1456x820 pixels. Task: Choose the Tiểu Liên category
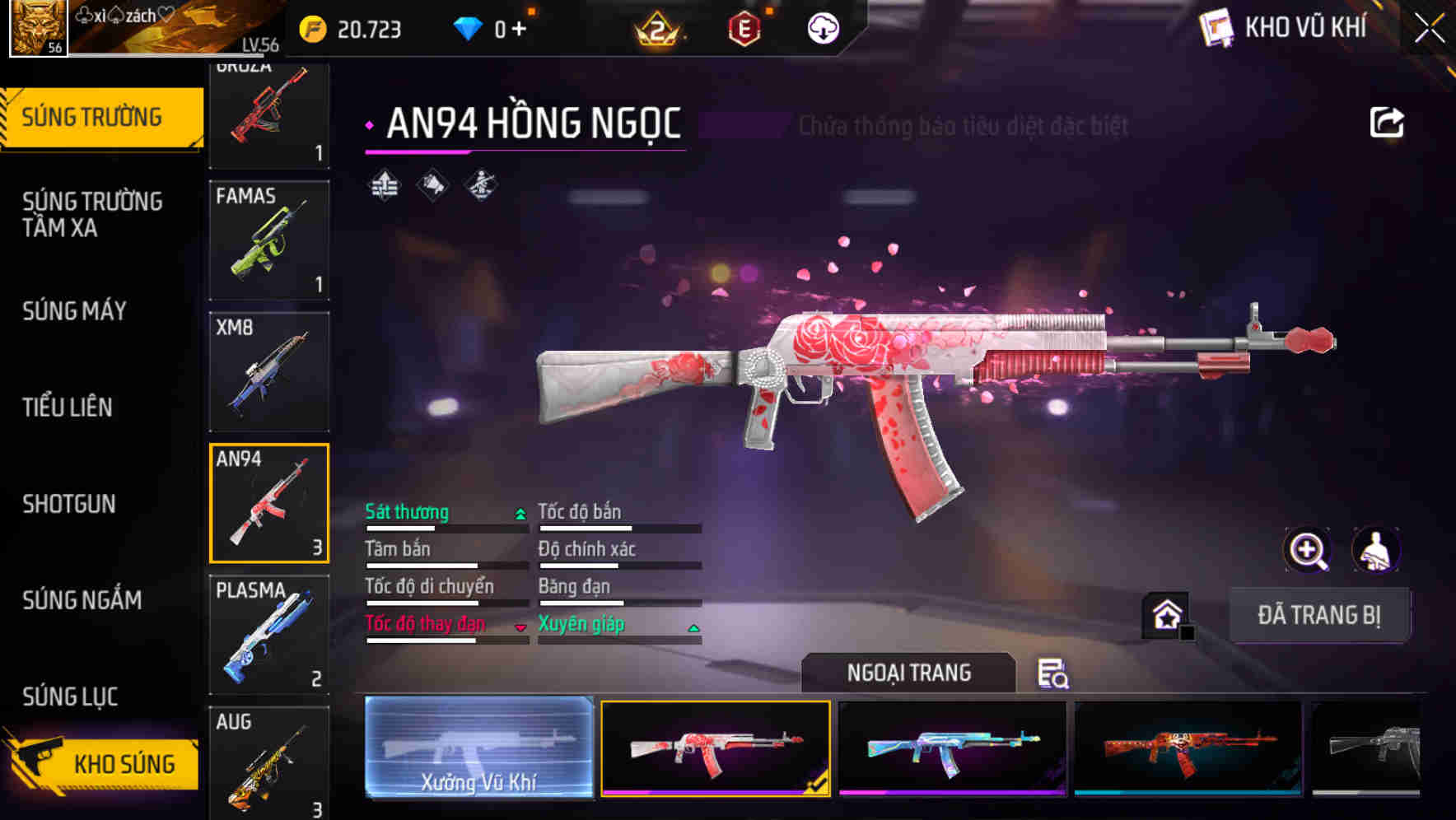[68, 407]
